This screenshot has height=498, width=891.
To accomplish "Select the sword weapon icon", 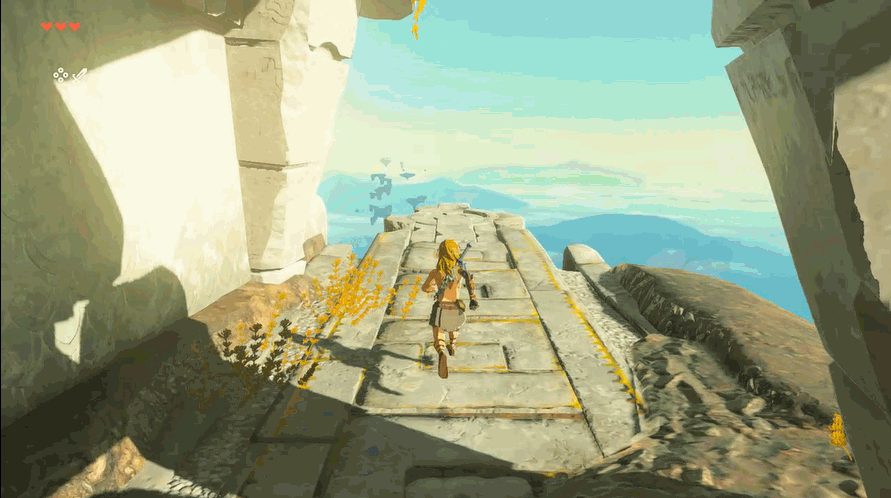I will 79,74.
